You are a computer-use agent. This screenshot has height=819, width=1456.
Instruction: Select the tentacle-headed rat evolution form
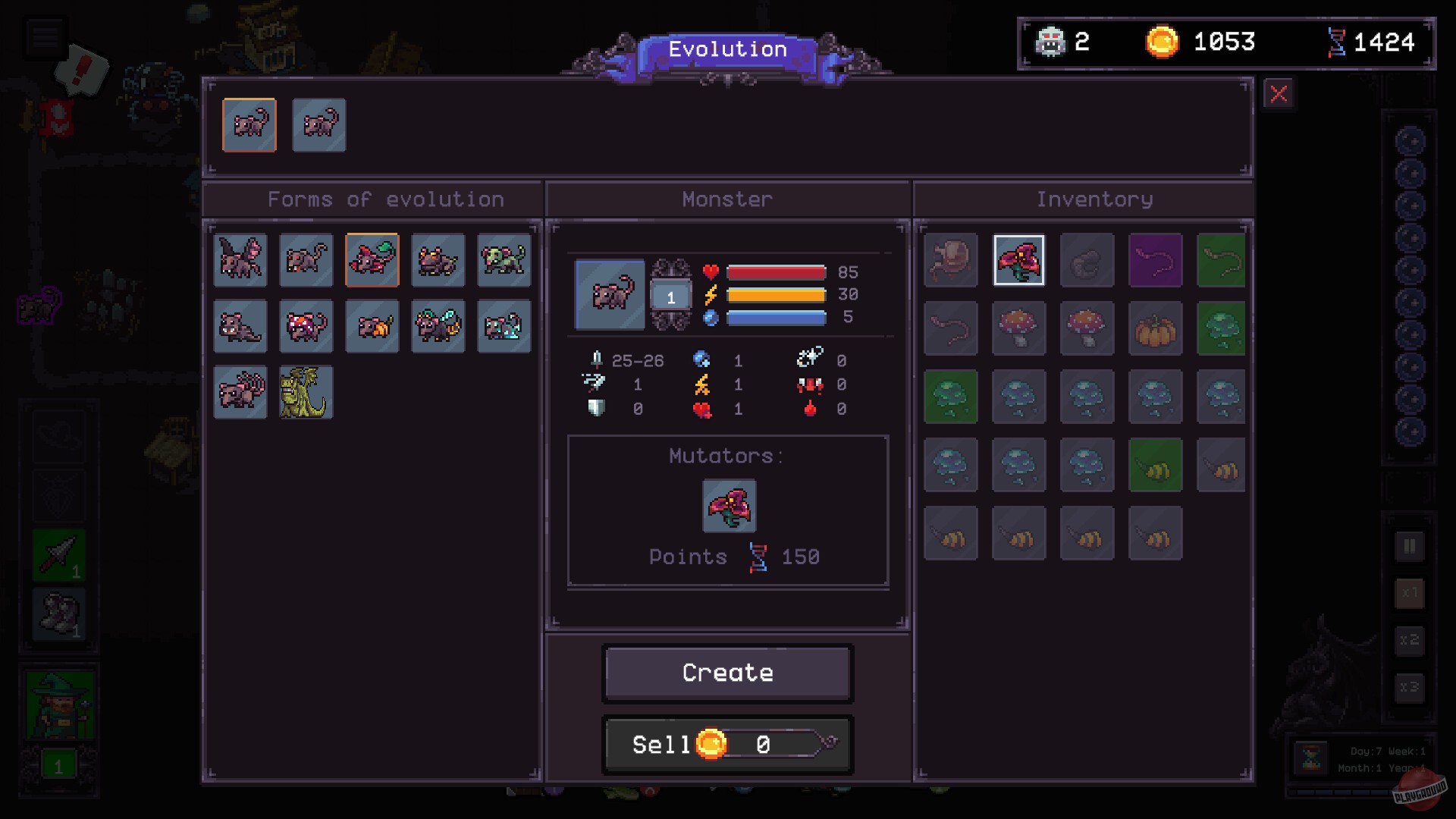point(240,391)
